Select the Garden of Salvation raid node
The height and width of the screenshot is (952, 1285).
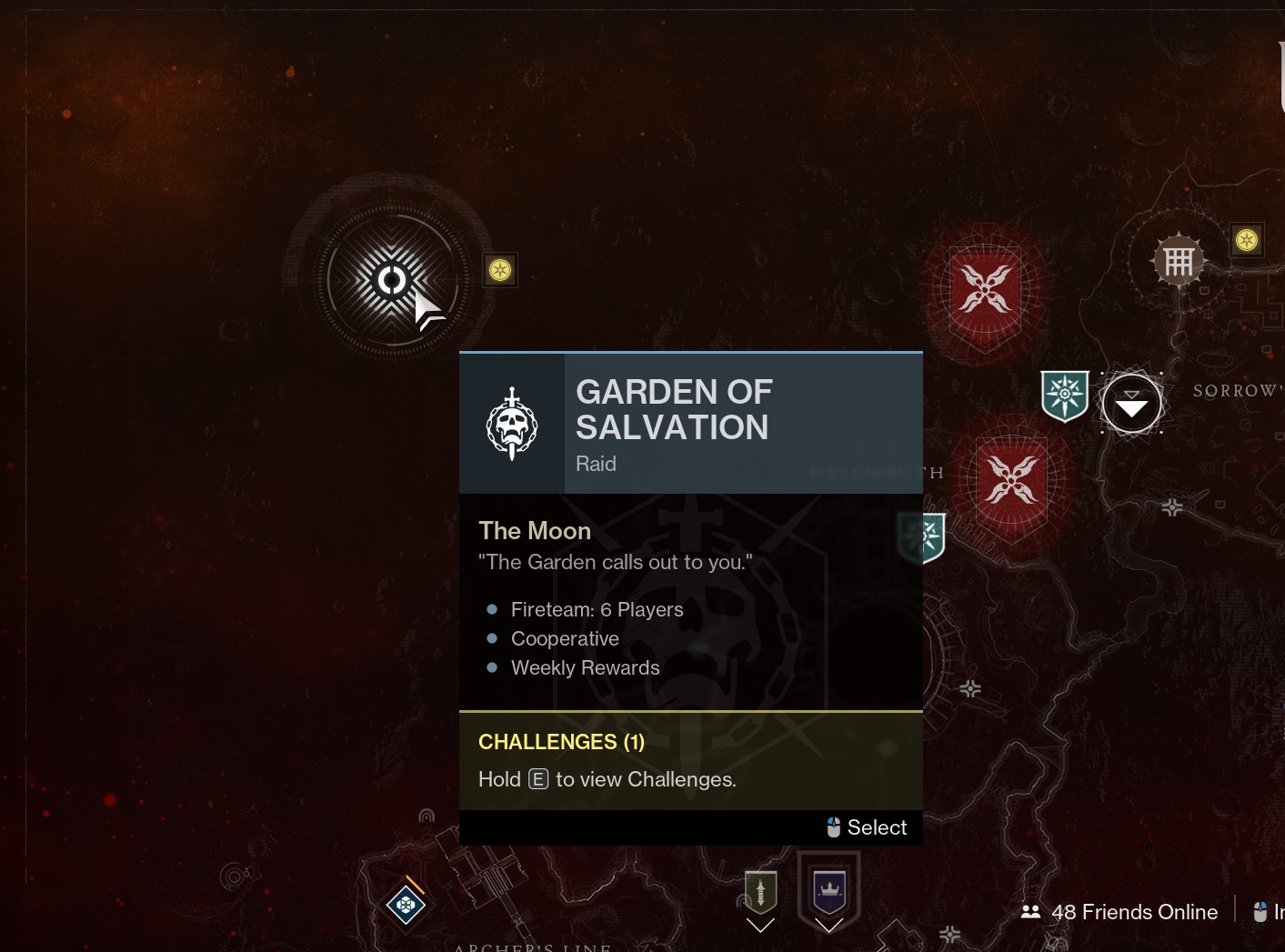coord(392,280)
